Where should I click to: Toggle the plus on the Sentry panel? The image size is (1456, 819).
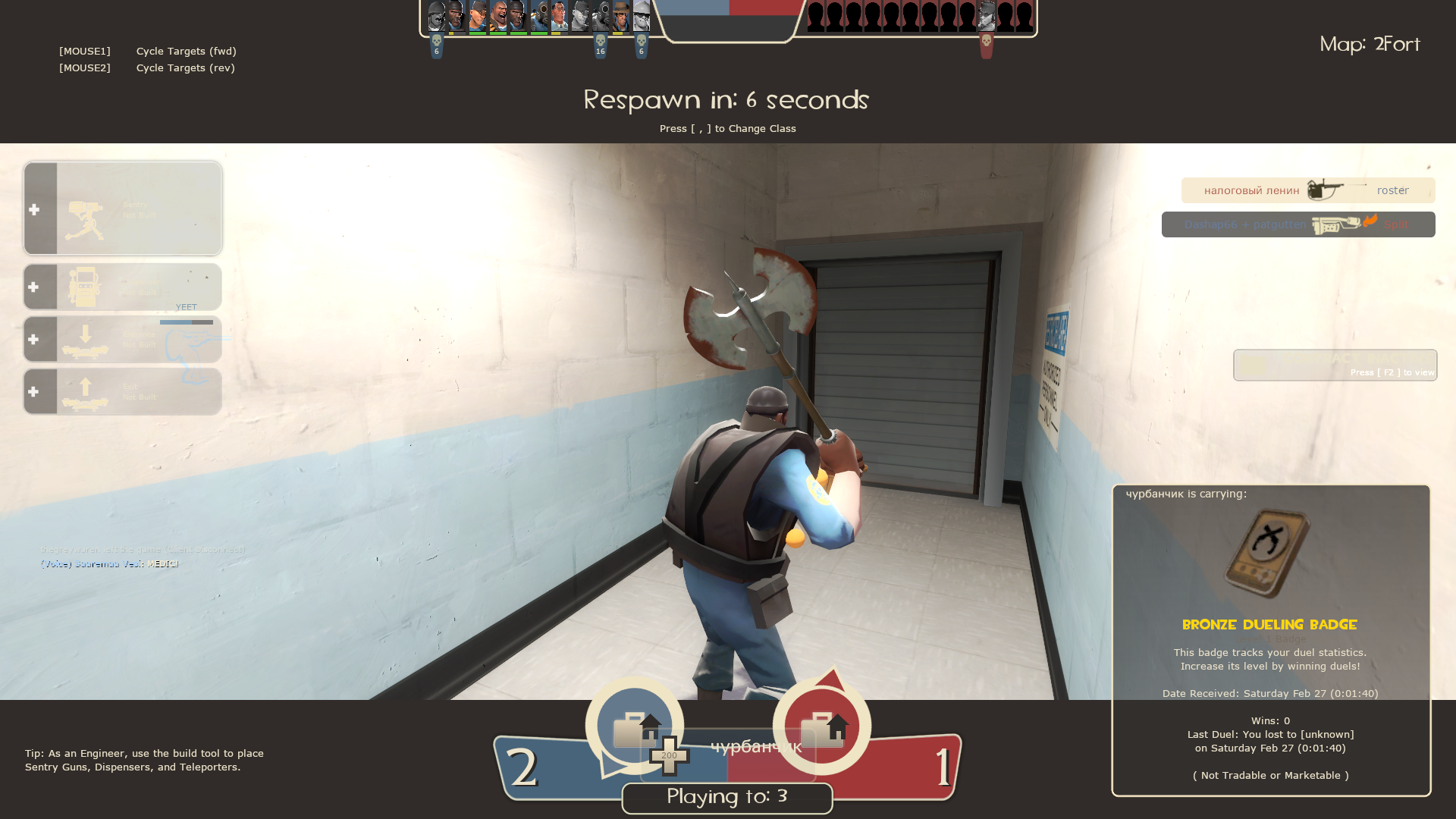tap(35, 210)
